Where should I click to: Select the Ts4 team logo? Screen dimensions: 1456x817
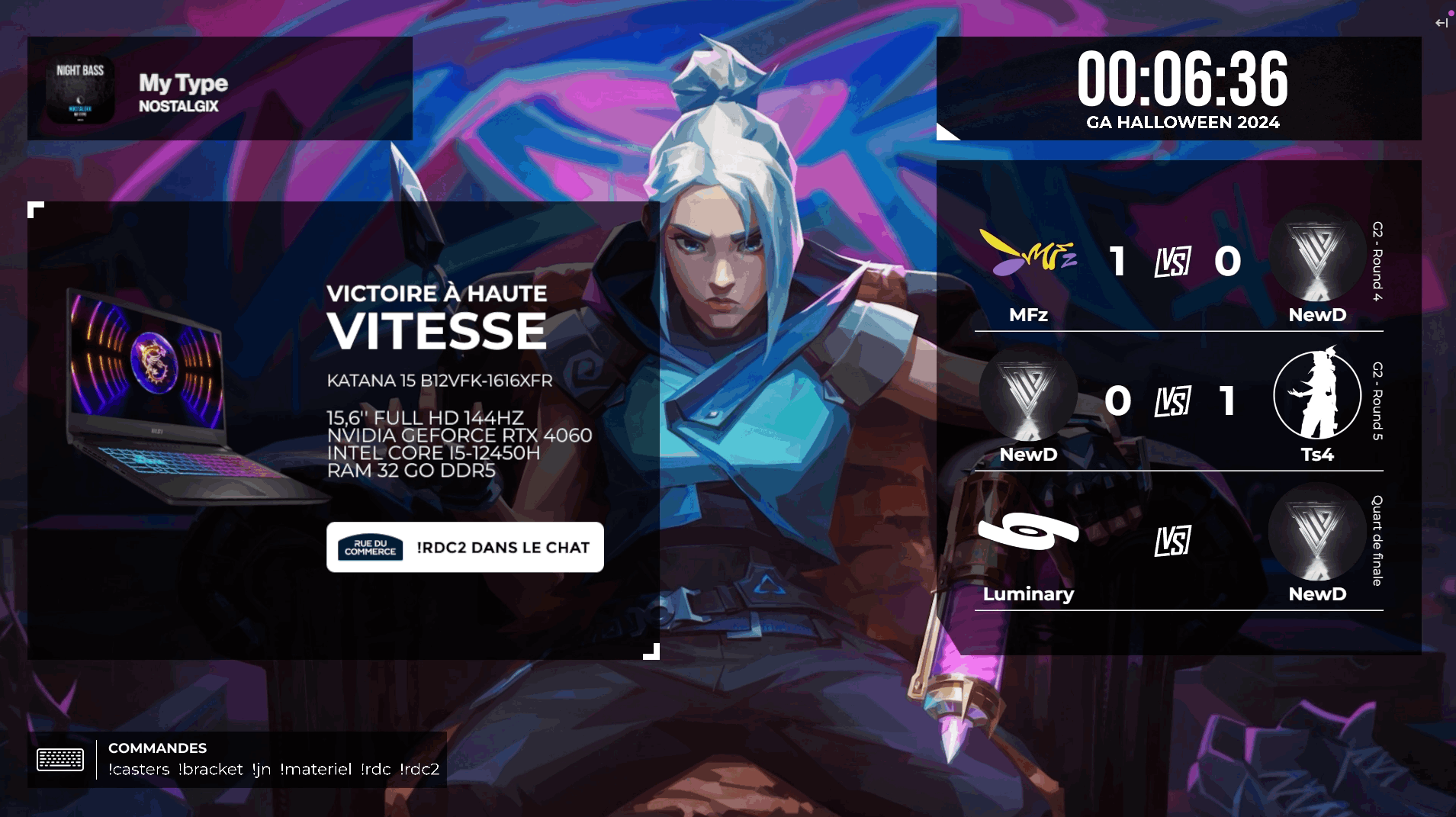tap(1317, 395)
